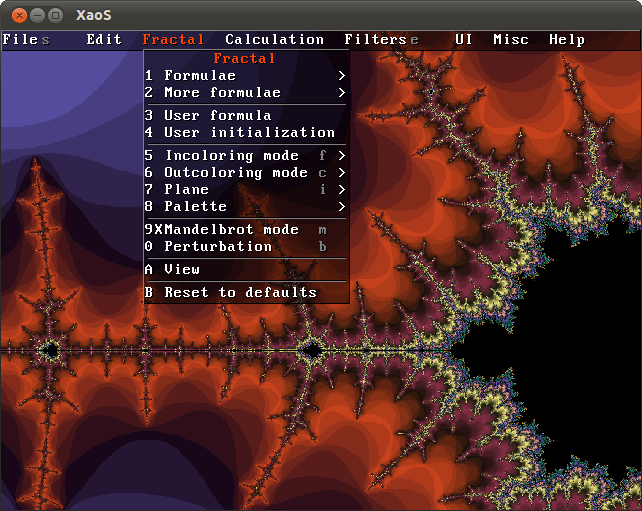Open the Misc menu
Viewport: 642px width, 511px height.
[511, 40]
